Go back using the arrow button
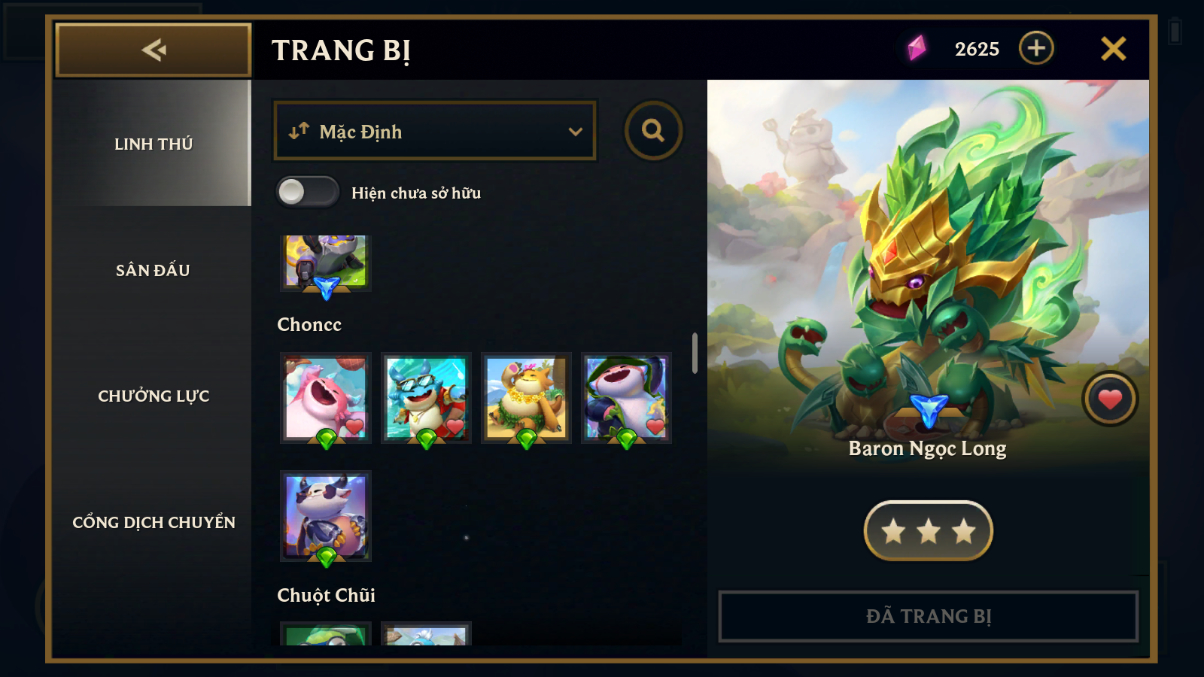This screenshot has height=677, width=1204. point(153,50)
